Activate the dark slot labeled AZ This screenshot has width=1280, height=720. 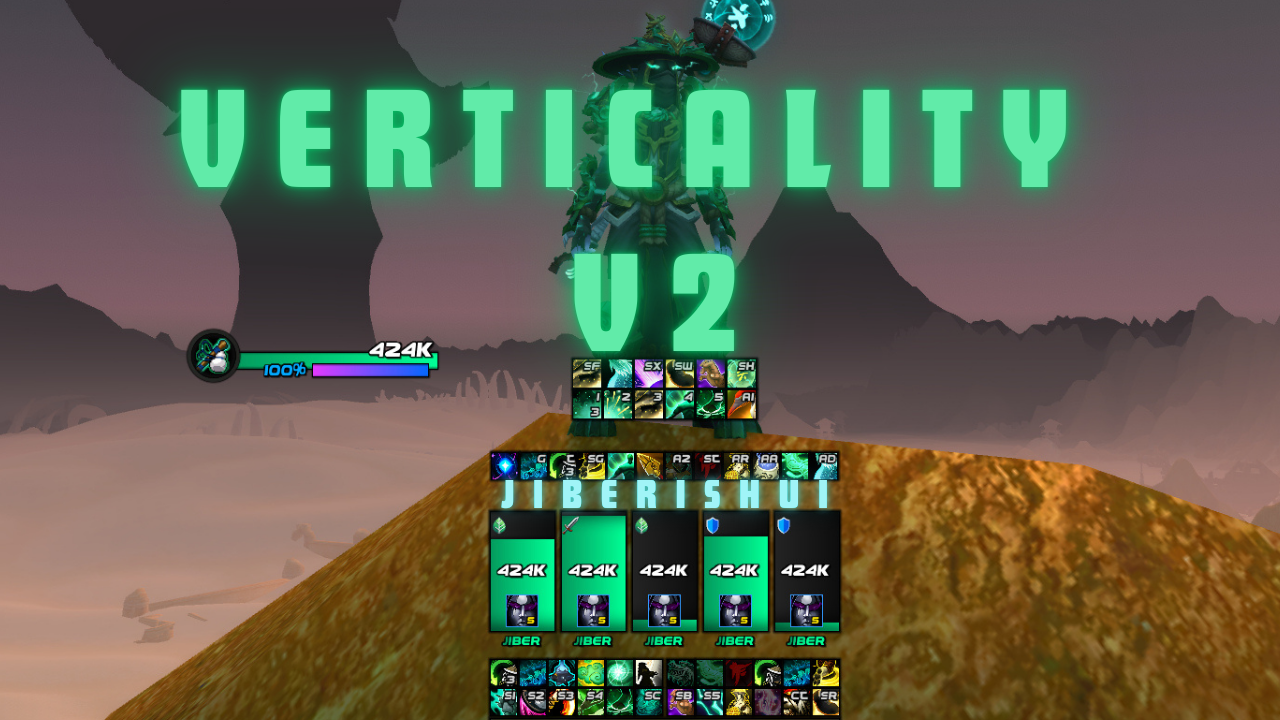click(x=679, y=466)
